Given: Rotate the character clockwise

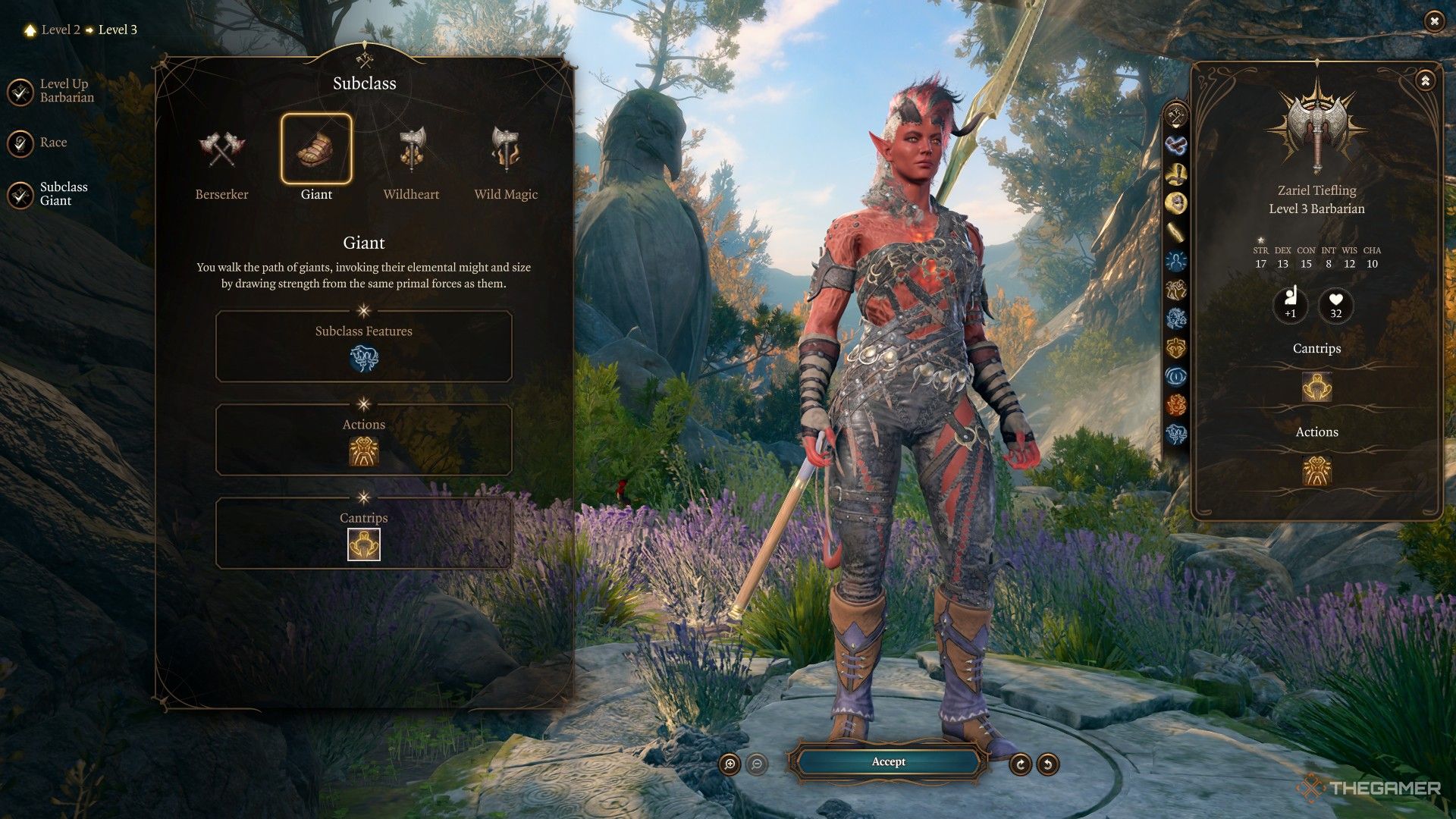Looking at the screenshot, I should 1021,764.
